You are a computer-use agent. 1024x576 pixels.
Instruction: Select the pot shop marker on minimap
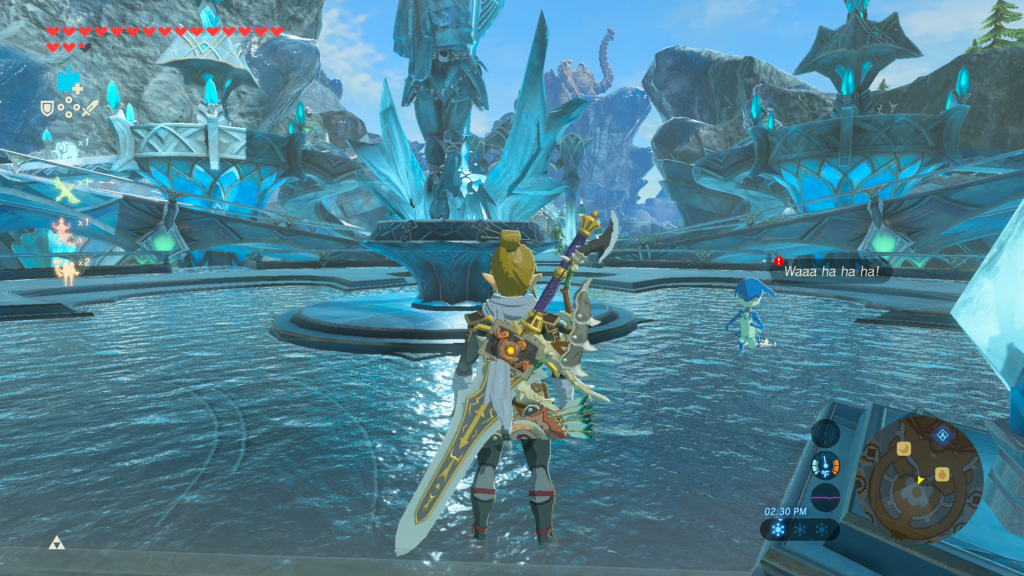click(x=941, y=474)
